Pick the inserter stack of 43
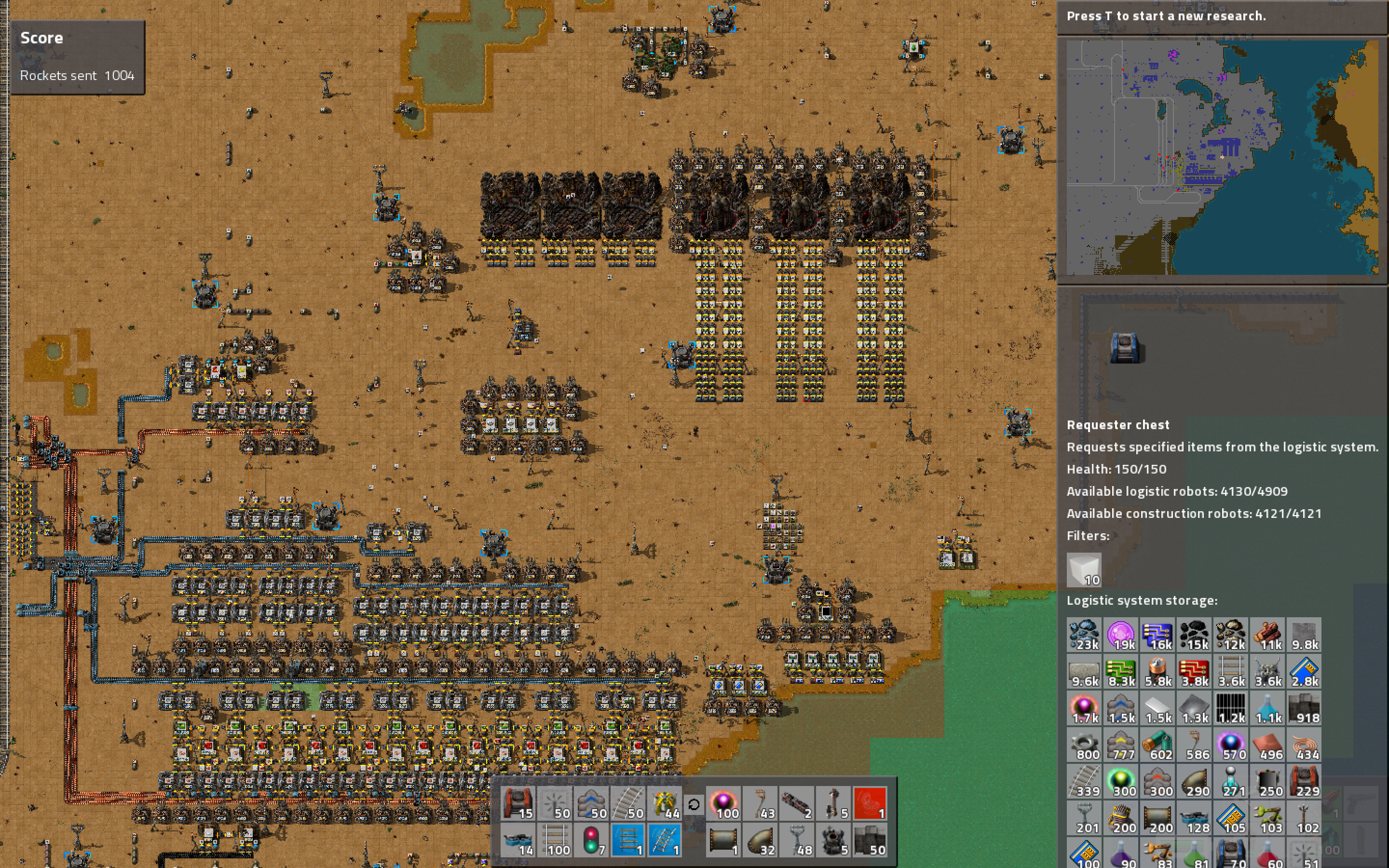The image size is (1389, 868). [760, 802]
